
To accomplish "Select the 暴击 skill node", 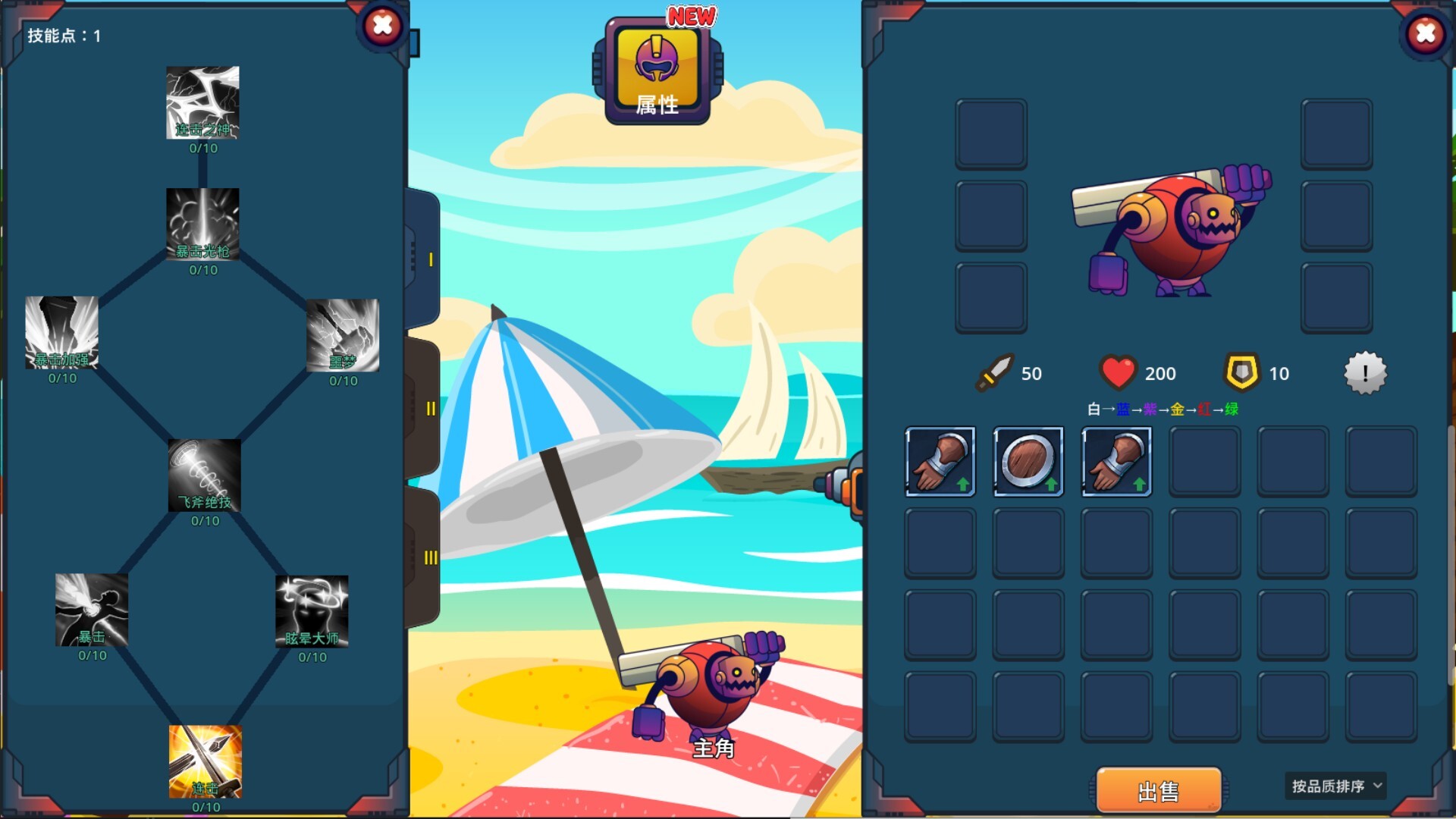I will [x=91, y=610].
